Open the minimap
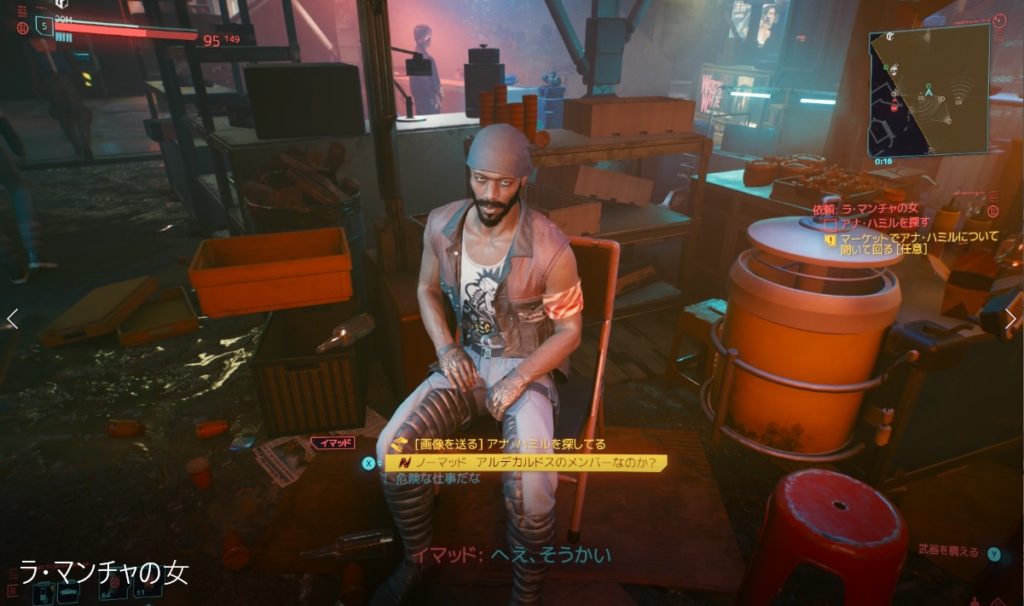 point(928,88)
